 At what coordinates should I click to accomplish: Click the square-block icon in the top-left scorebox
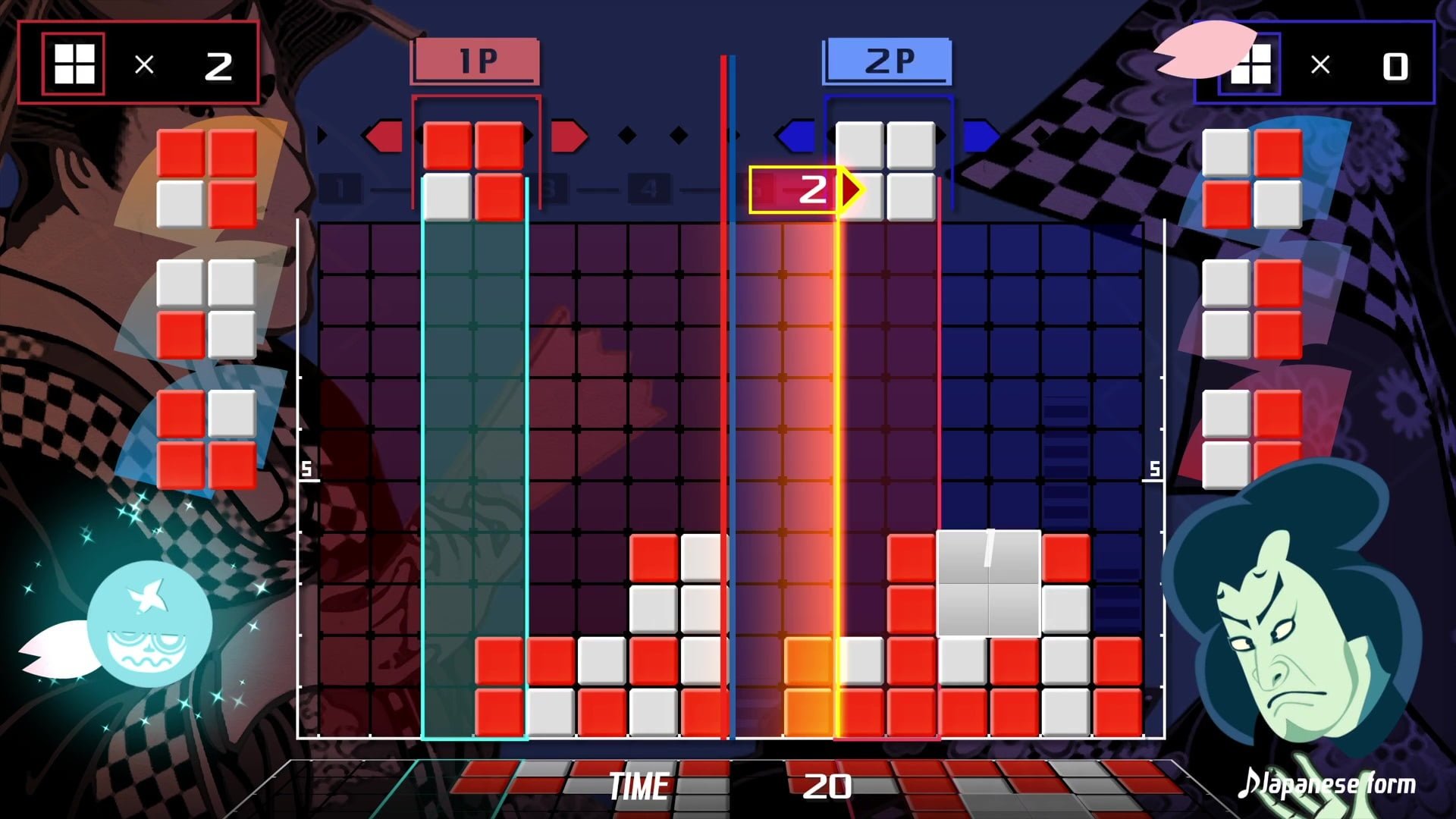pos(74,64)
